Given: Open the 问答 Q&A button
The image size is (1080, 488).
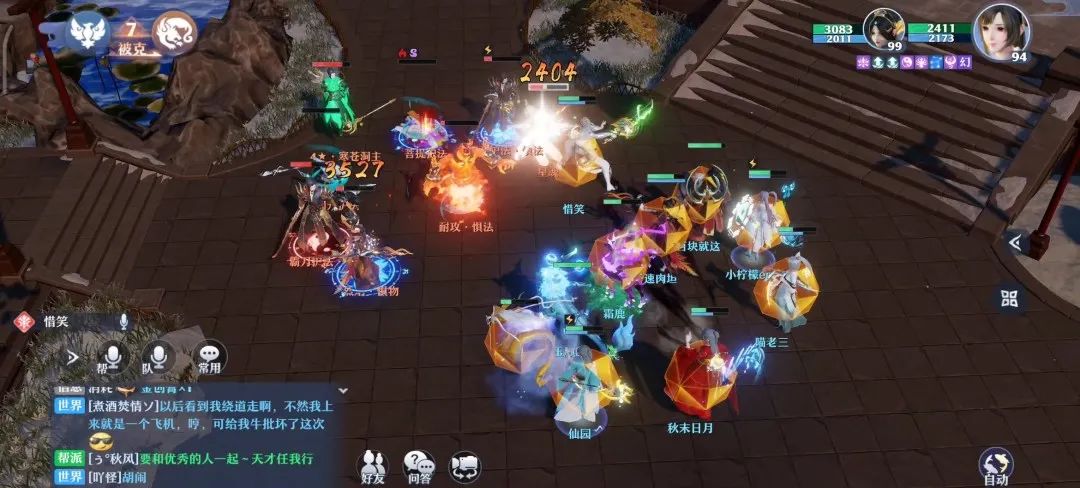Looking at the screenshot, I should pyautogui.click(x=419, y=465).
